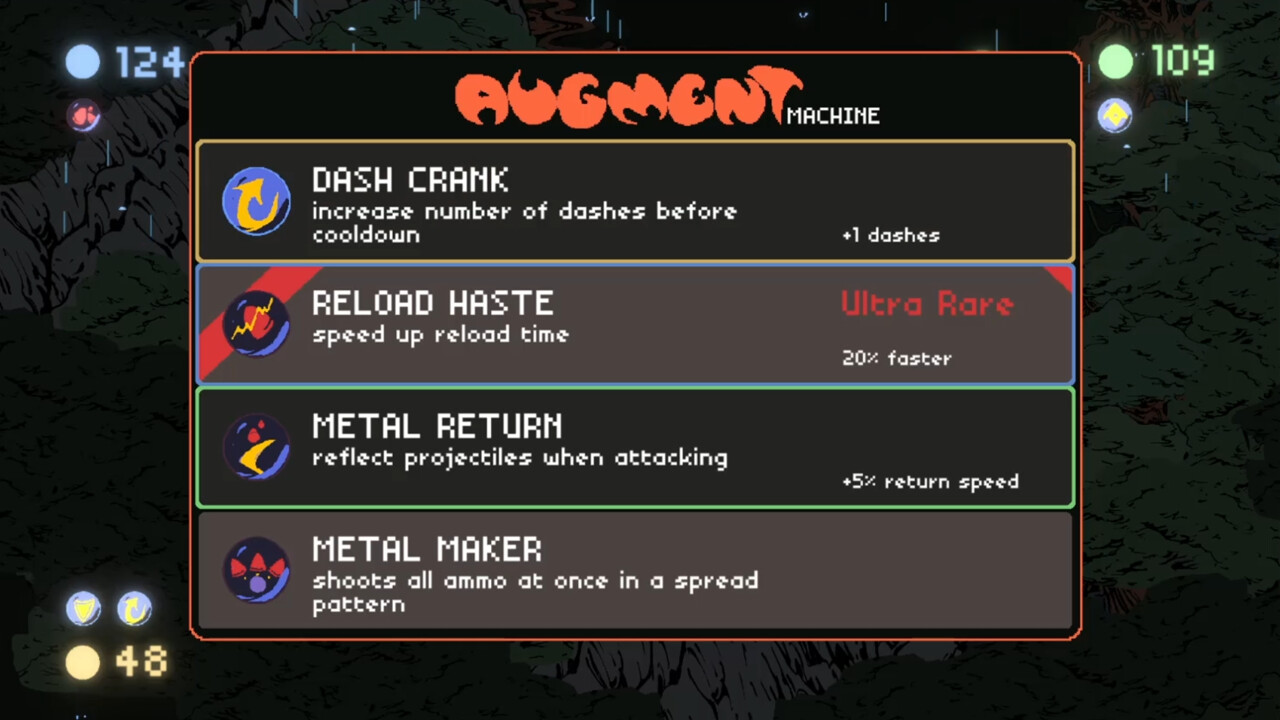Click the Reload Haste lightning orb icon
1280x720 pixels.
coord(257,323)
